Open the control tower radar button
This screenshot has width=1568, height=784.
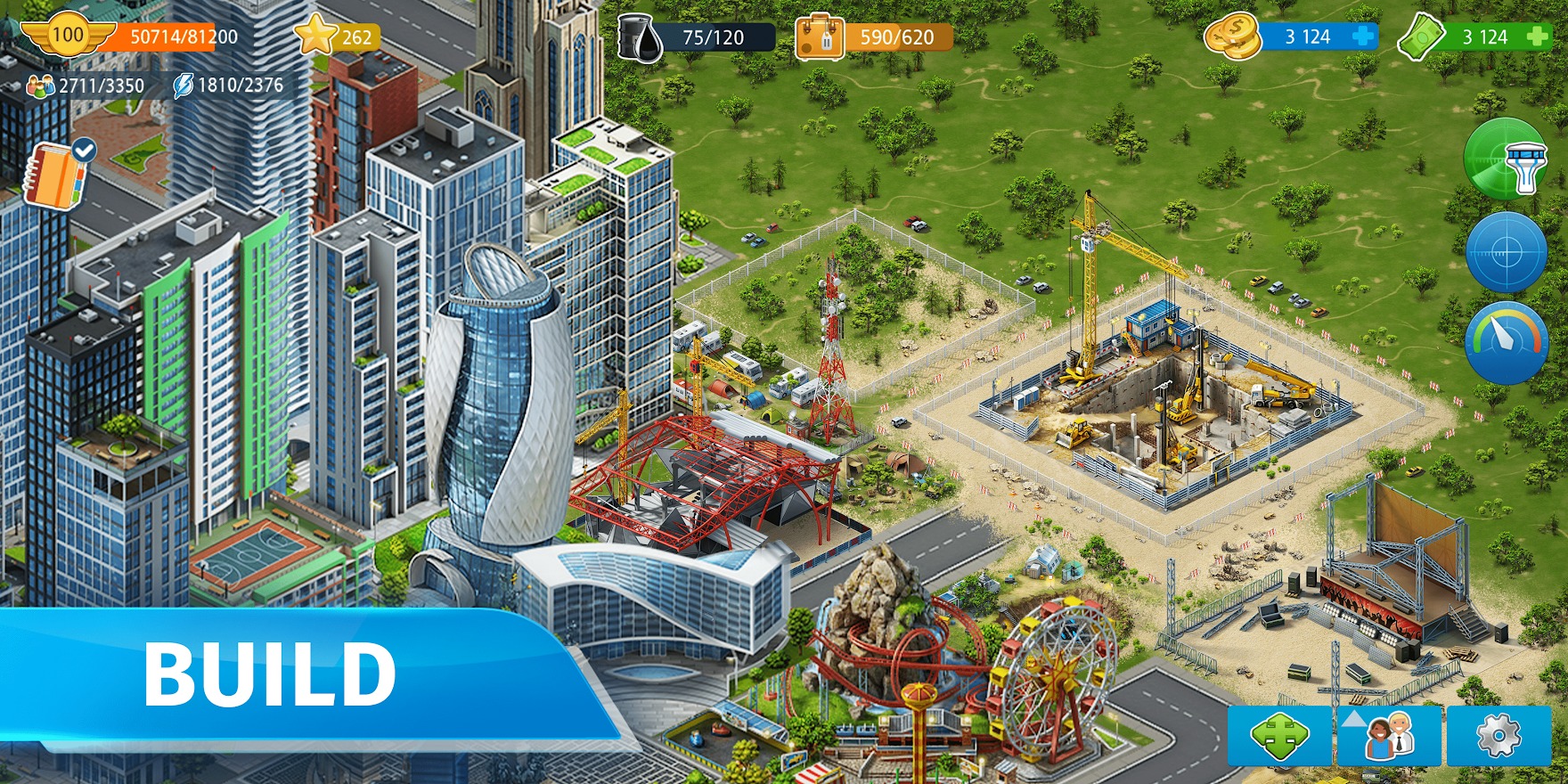(x=1506, y=159)
